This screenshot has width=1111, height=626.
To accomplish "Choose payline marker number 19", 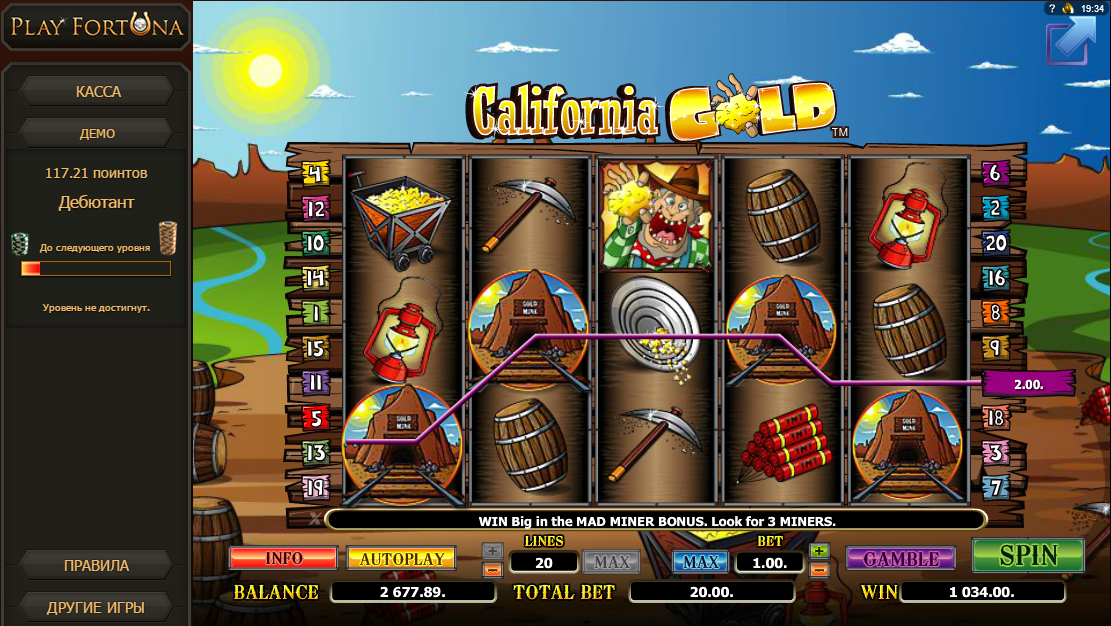I will coord(315,488).
